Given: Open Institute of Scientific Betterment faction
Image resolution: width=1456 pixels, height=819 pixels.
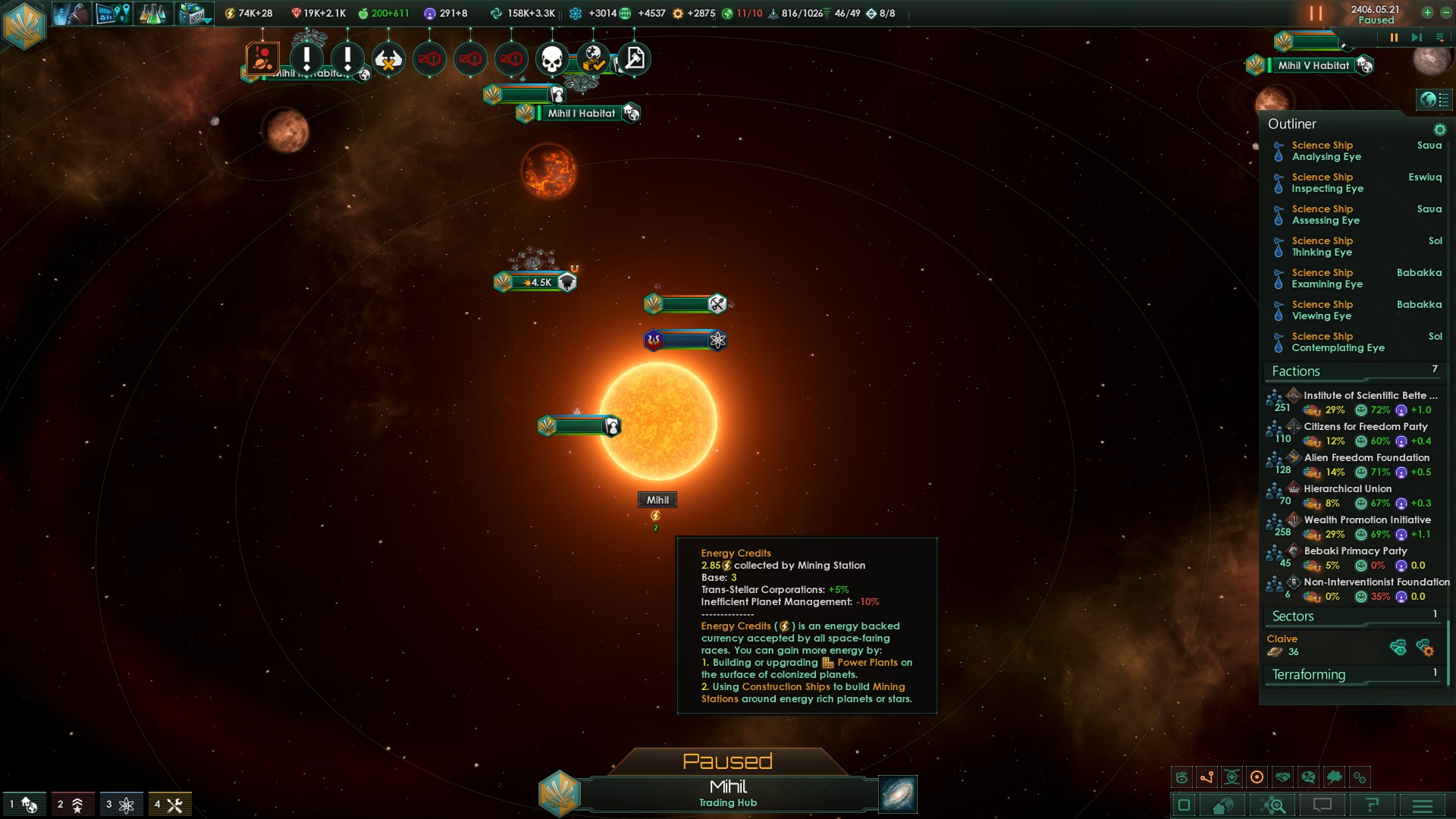Looking at the screenshot, I should (x=1370, y=395).
